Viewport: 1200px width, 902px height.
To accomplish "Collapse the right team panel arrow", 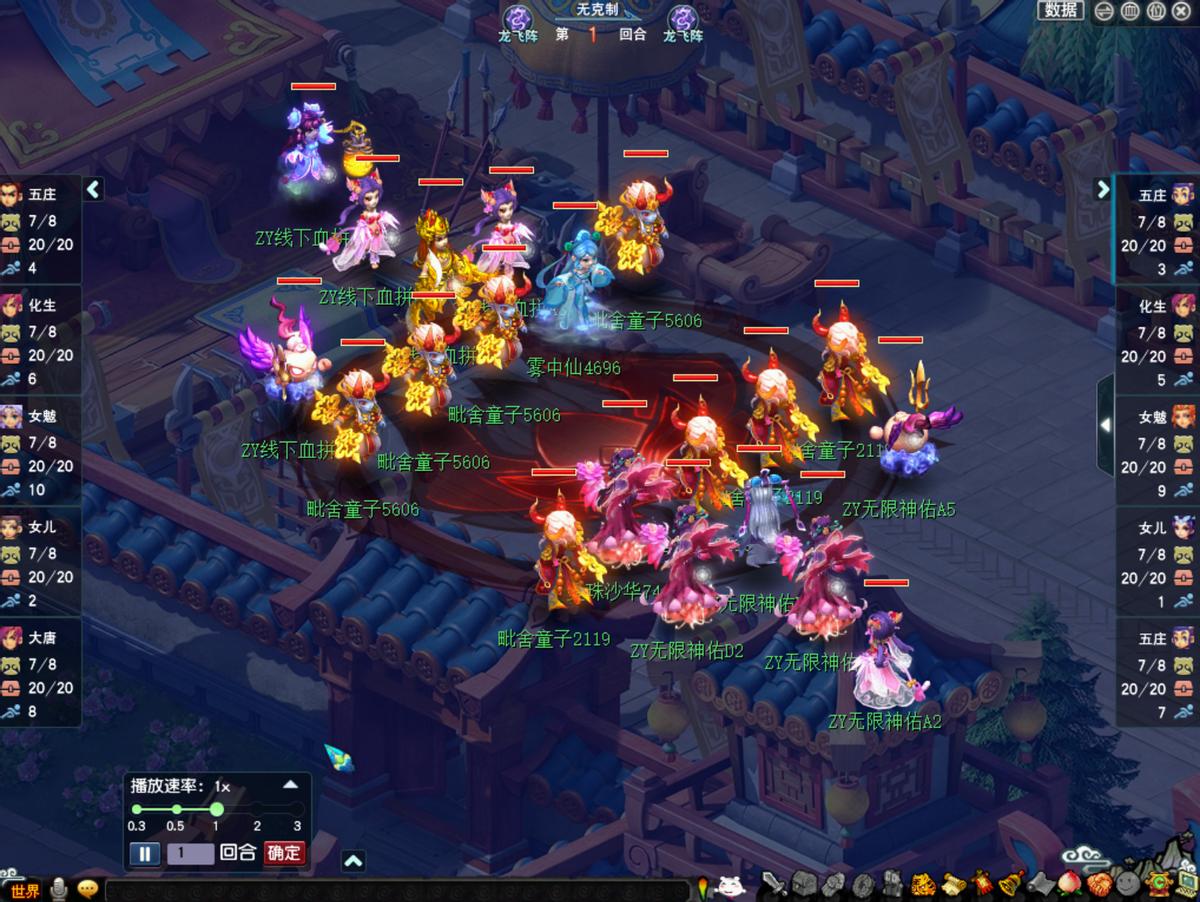I will pyautogui.click(x=1103, y=189).
